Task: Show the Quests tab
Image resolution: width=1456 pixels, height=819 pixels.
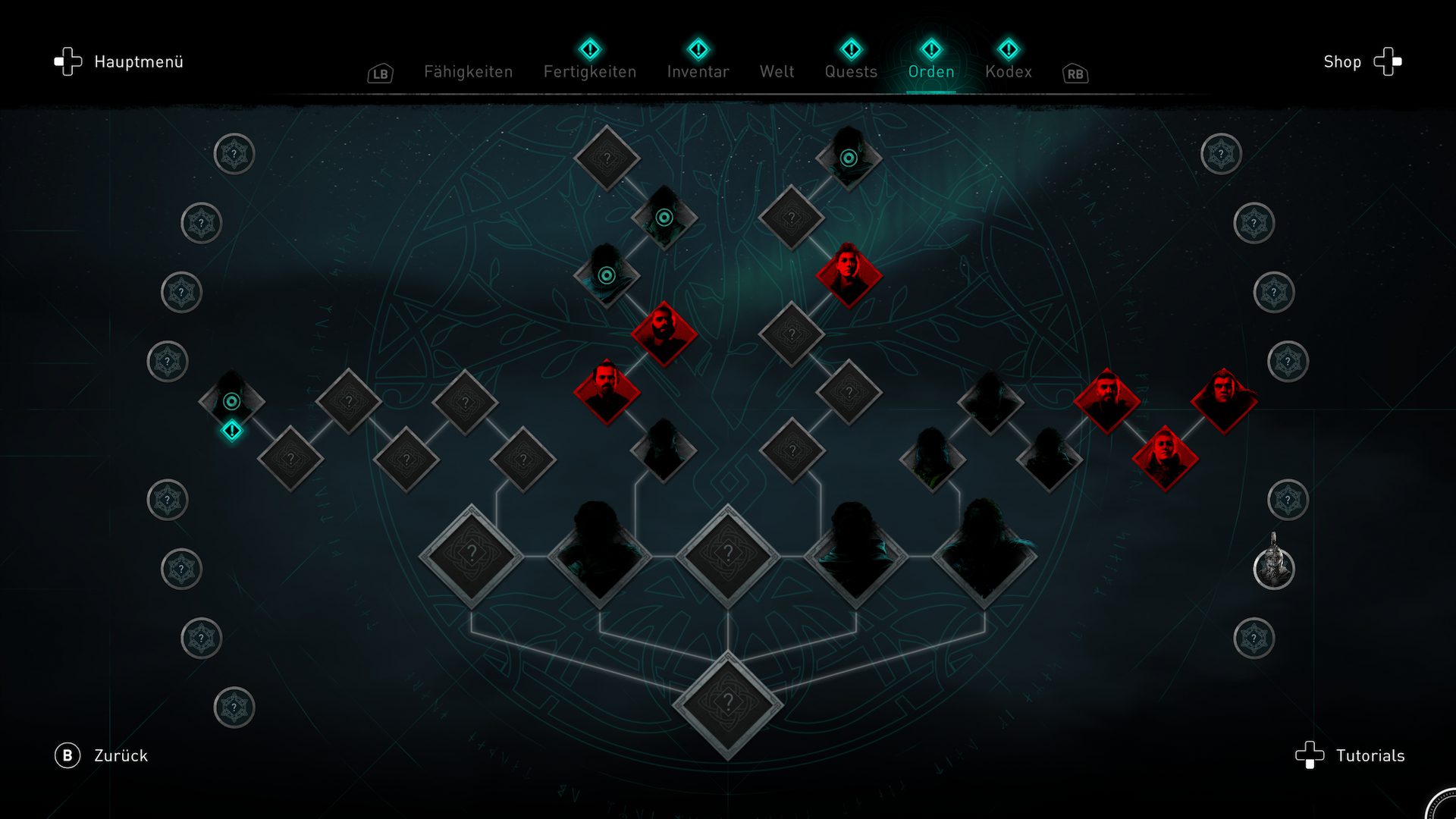Action: pyautogui.click(x=851, y=71)
